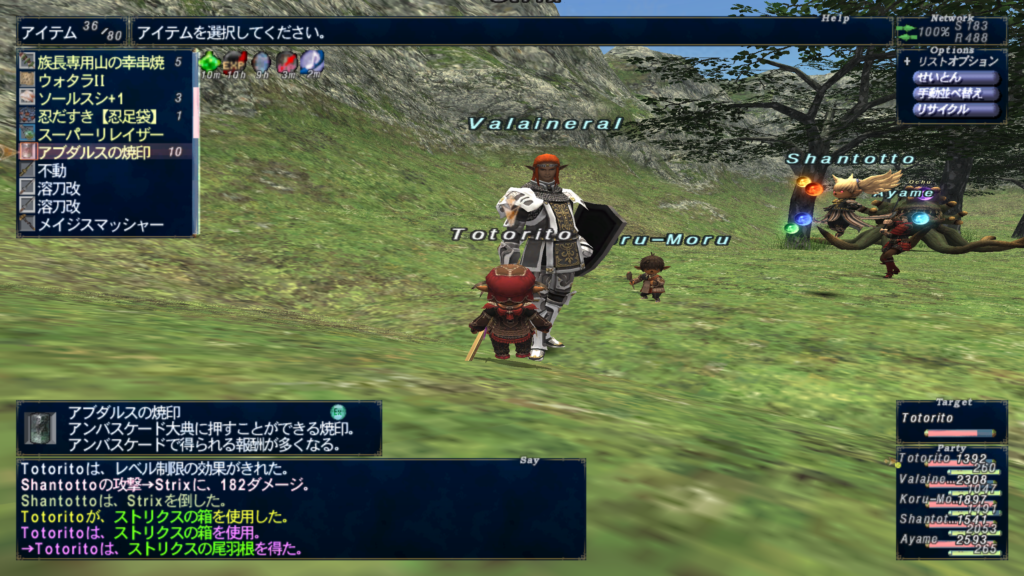This screenshot has height=576, width=1024.
Task: Click the music note buff icon
Action: click(x=312, y=63)
